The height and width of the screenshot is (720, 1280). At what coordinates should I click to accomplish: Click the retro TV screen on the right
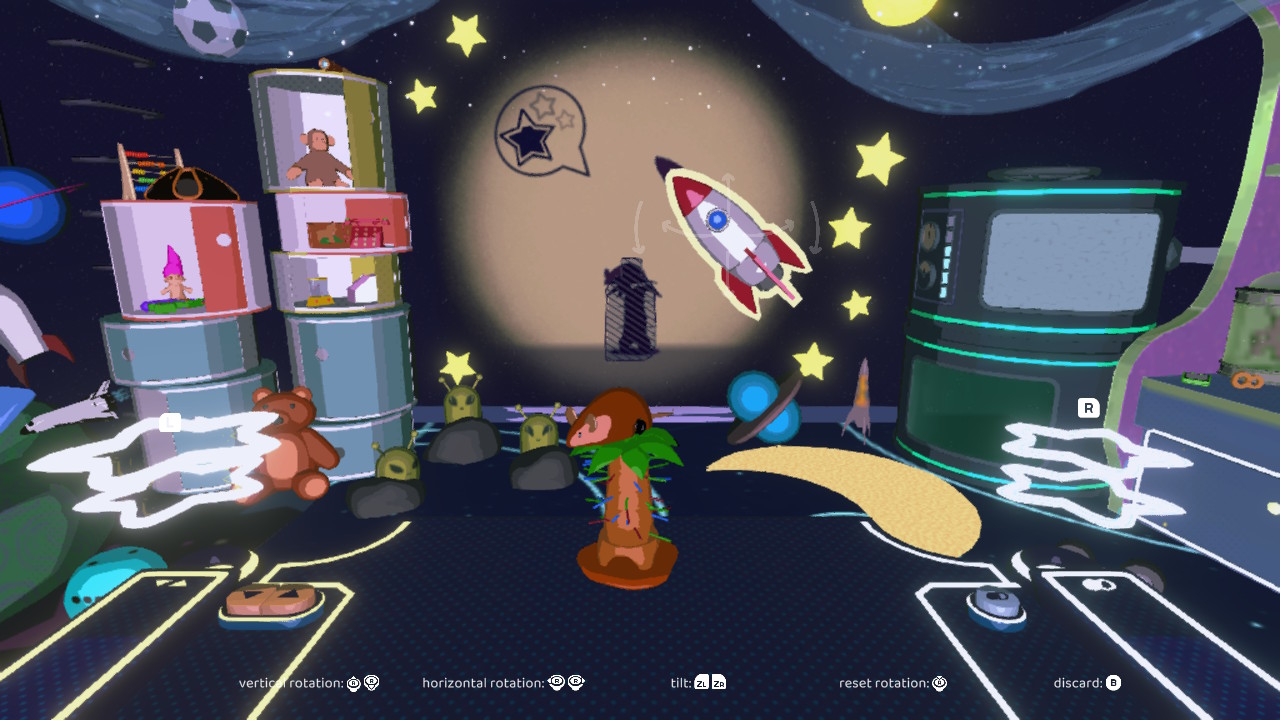pos(1070,260)
